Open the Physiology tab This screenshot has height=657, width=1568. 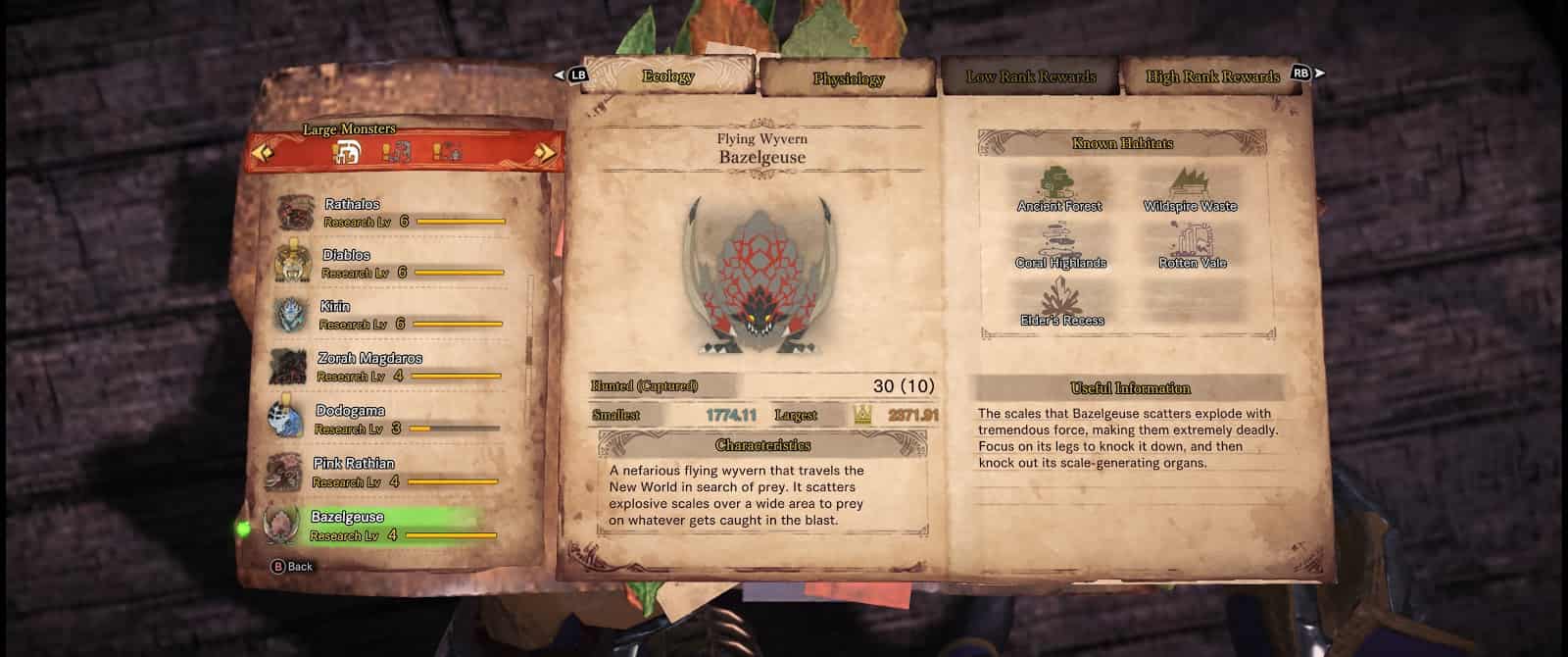[848, 78]
